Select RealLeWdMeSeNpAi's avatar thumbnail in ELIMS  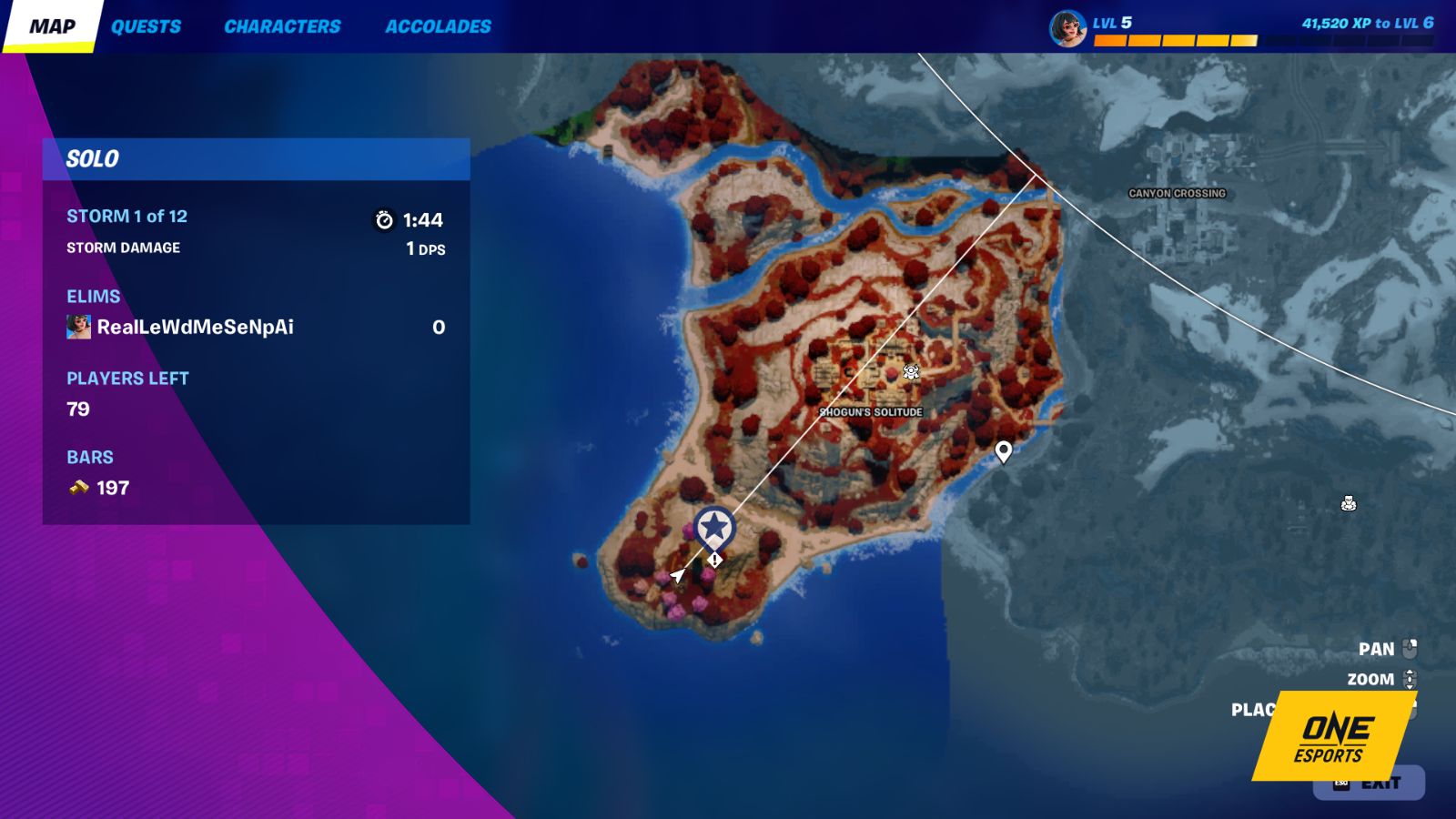click(x=76, y=326)
